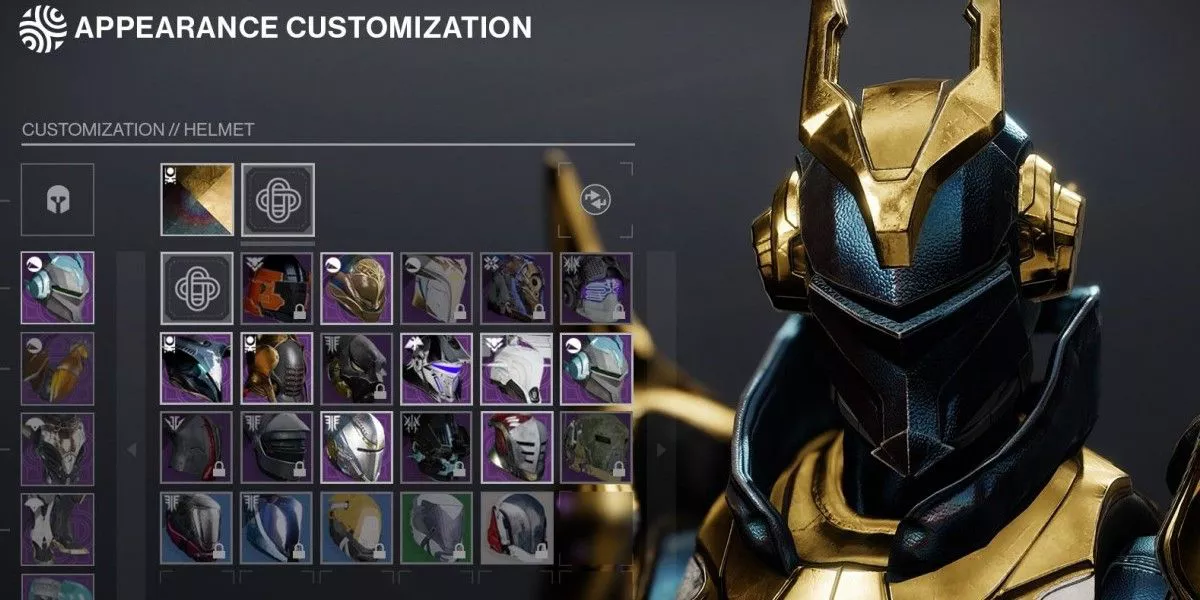Image resolution: width=1200 pixels, height=600 pixels.
Task: Click the circular swap arrows icon
Action: [596, 200]
